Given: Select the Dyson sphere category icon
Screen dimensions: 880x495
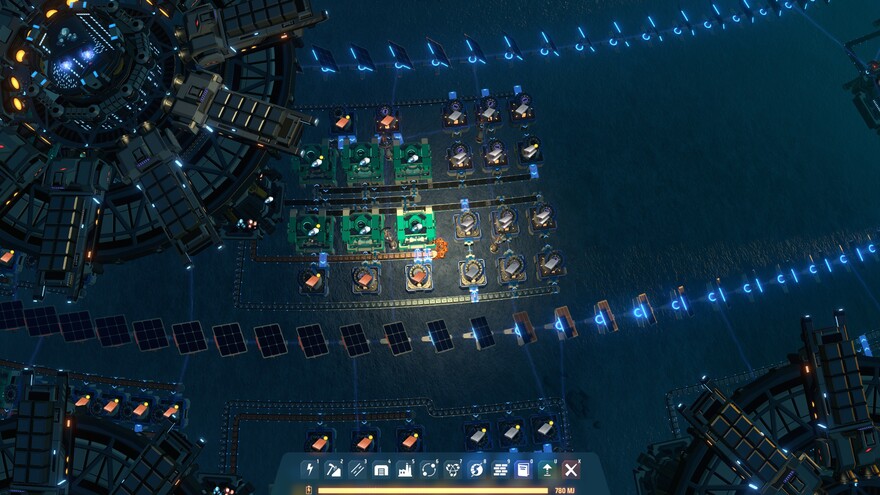Looking at the screenshot, I should point(477,469).
